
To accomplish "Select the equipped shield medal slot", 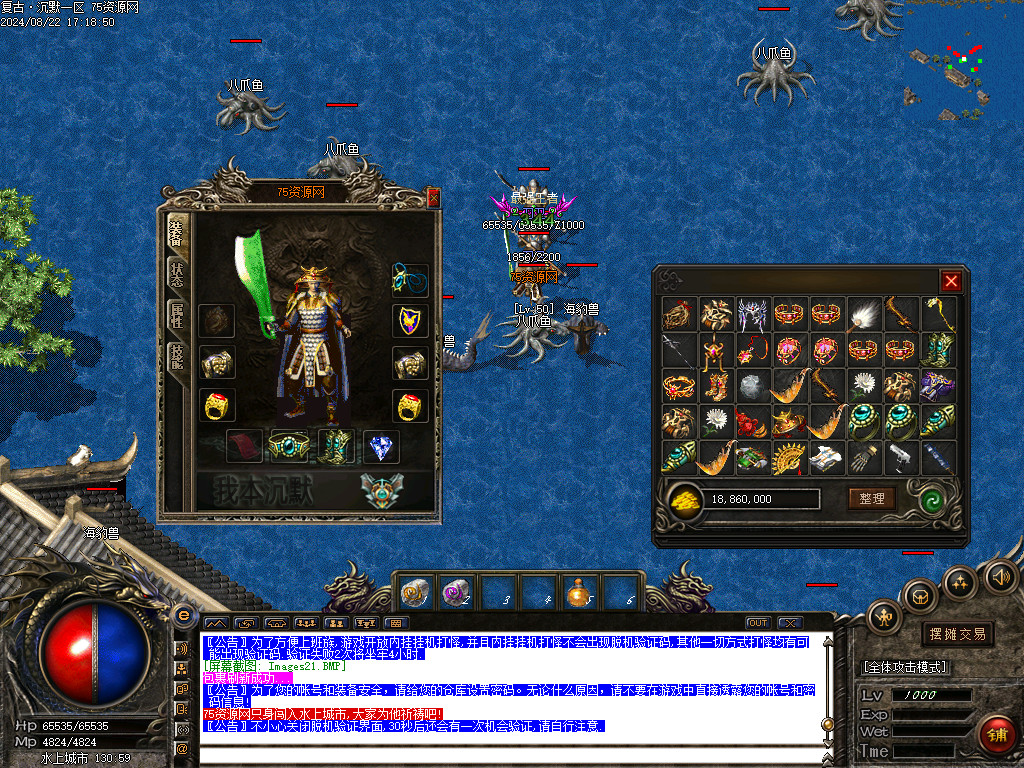I will pos(409,320).
